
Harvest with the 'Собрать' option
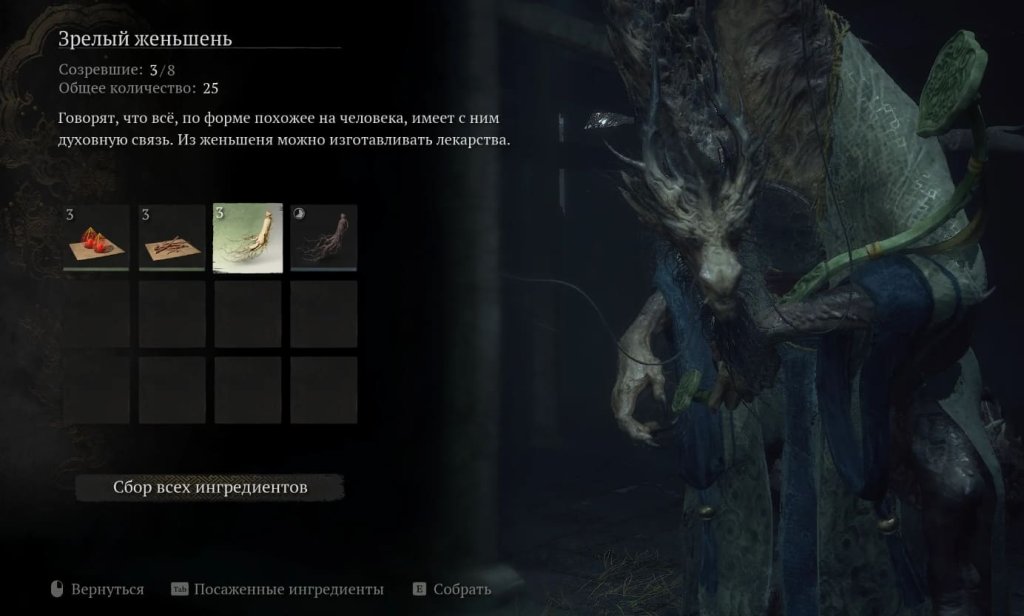pos(461,589)
